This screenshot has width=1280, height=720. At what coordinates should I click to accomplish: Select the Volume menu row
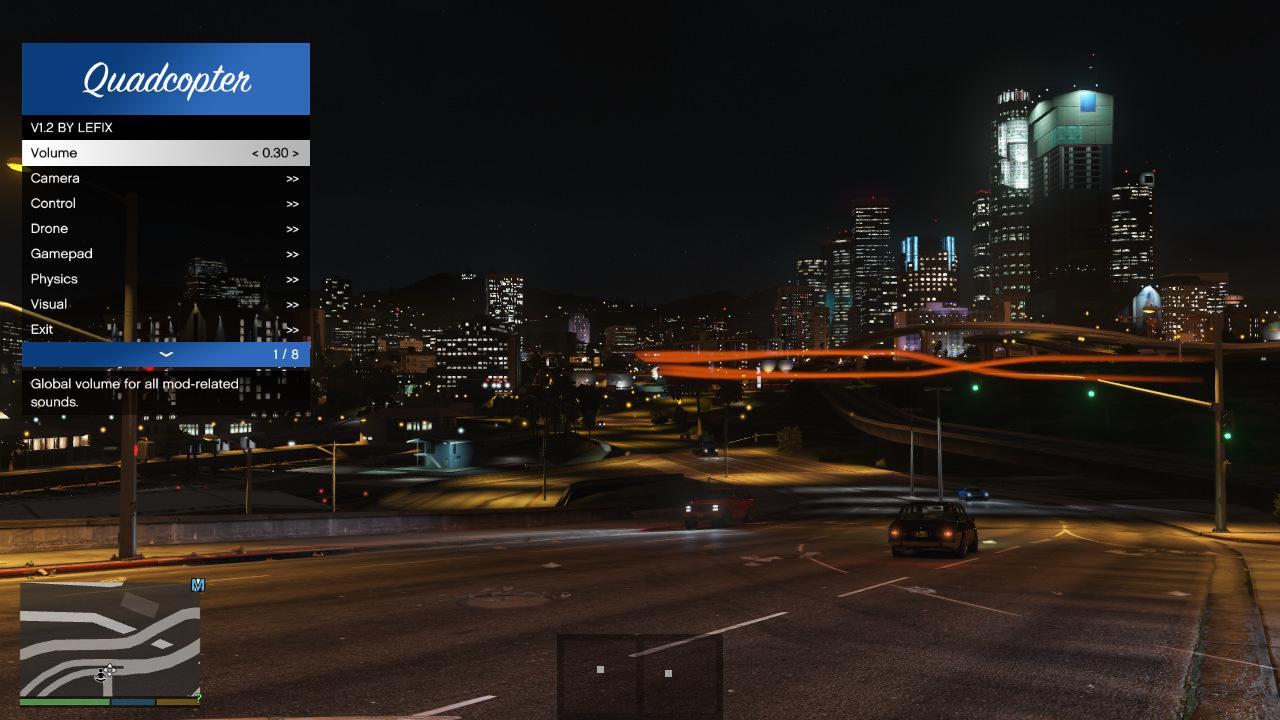pyautogui.click(x=165, y=153)
